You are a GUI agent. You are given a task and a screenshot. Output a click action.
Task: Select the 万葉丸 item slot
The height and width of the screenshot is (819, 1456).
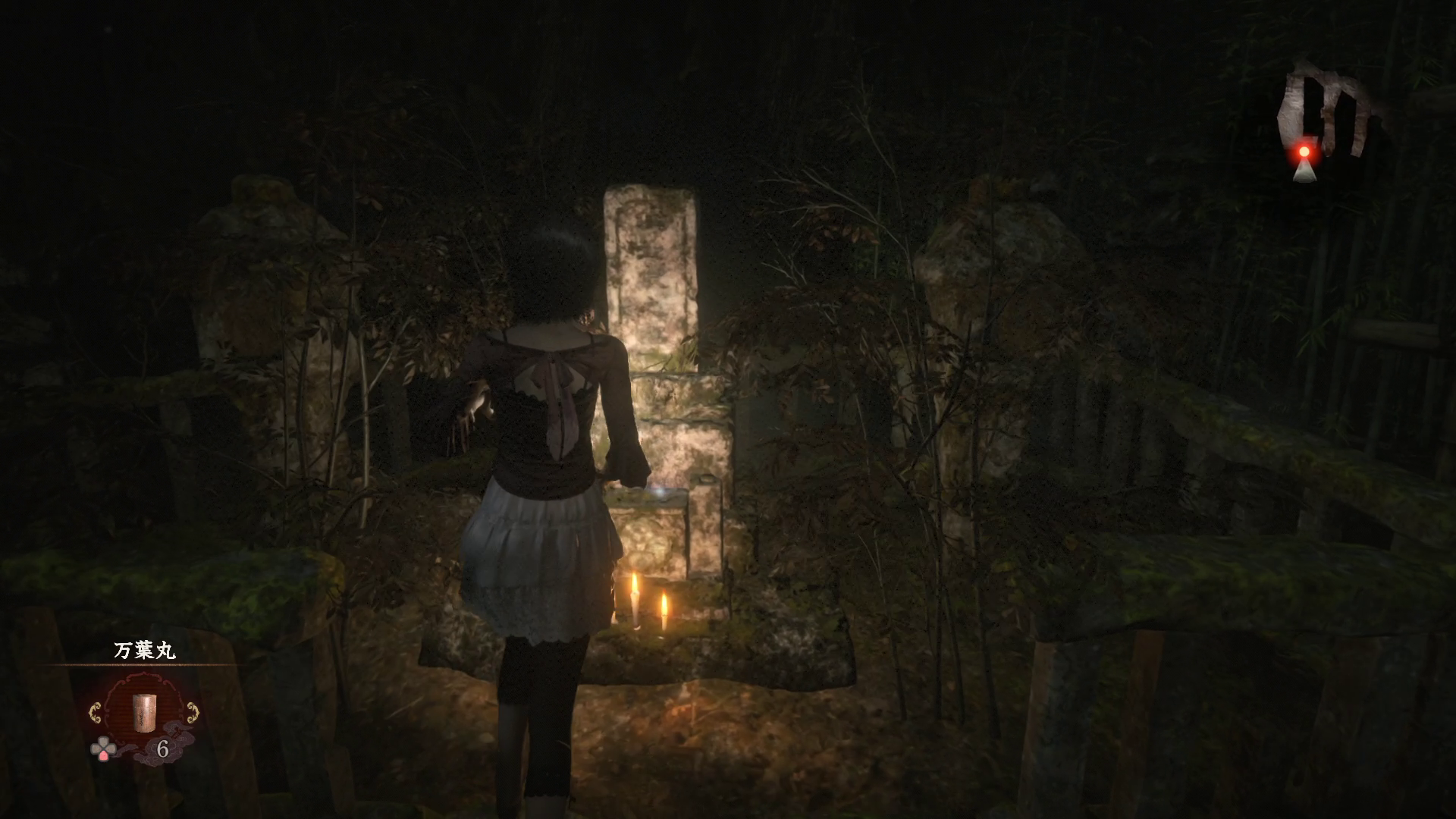(143, 712)
